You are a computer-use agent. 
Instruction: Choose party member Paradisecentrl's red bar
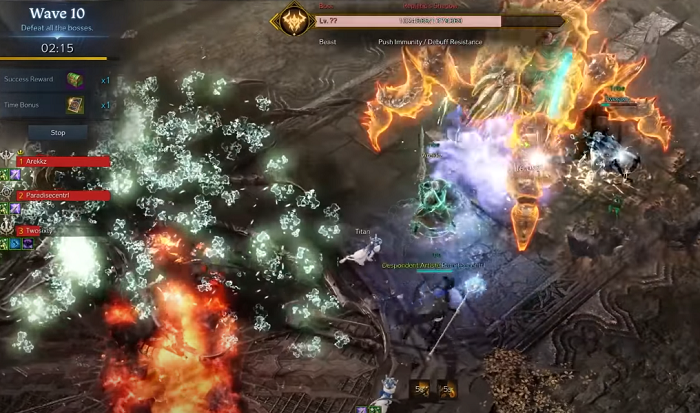(x=62, y=196)
